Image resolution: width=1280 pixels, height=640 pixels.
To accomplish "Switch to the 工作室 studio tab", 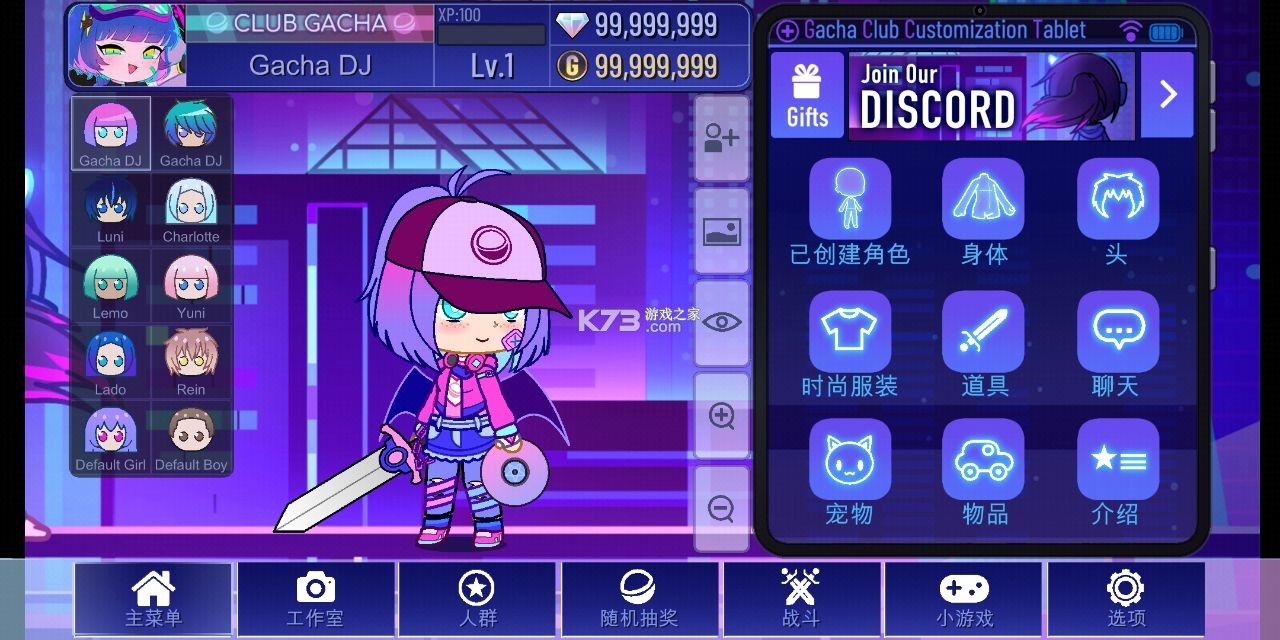I will coord(315,600).
